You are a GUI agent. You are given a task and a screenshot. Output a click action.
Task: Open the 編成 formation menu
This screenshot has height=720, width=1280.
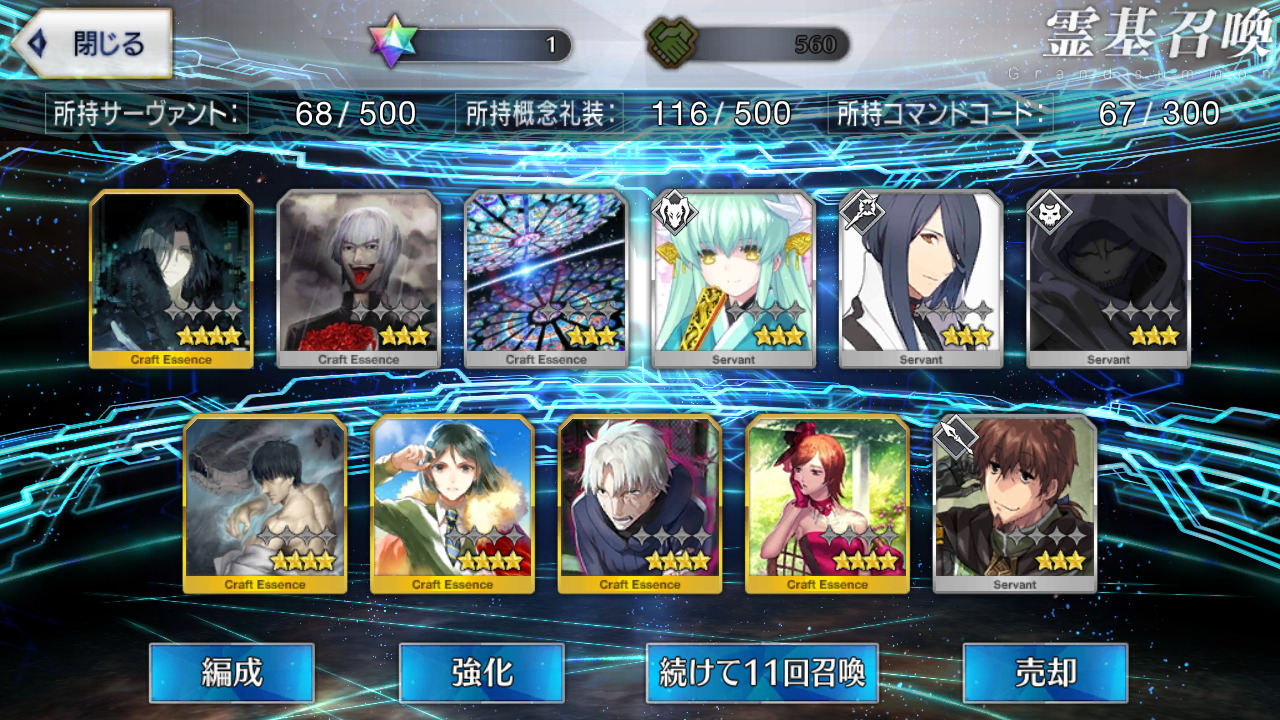(x=232, y=673)
